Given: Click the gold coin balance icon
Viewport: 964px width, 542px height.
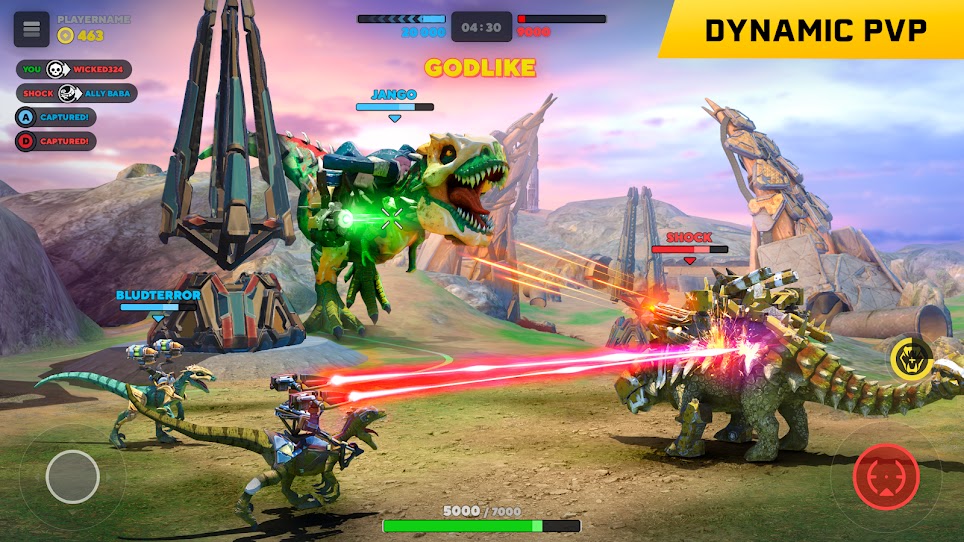Looking at the screenshot, I should [x=66, y=36].
